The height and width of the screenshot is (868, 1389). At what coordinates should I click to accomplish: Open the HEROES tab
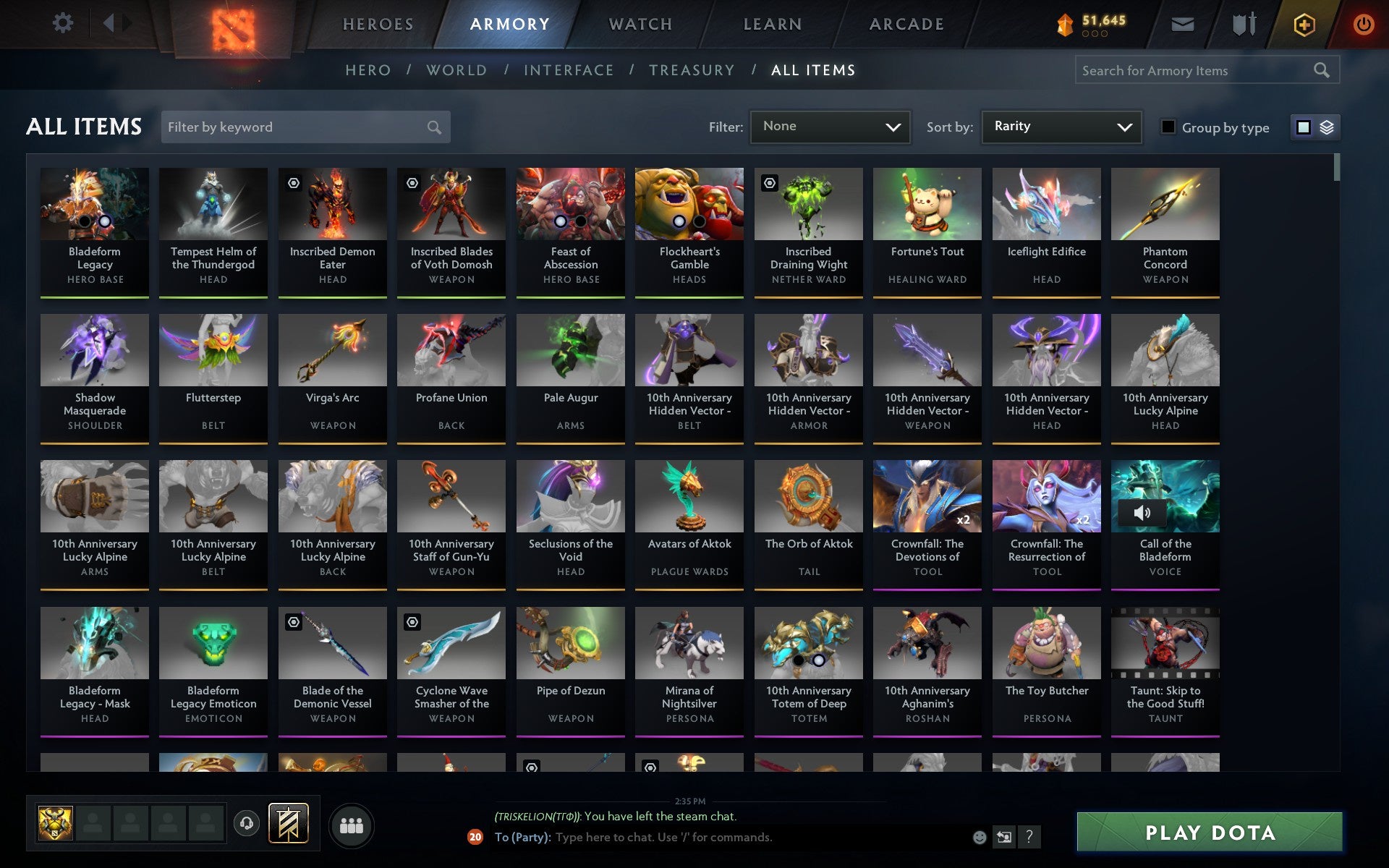point(378,23)
